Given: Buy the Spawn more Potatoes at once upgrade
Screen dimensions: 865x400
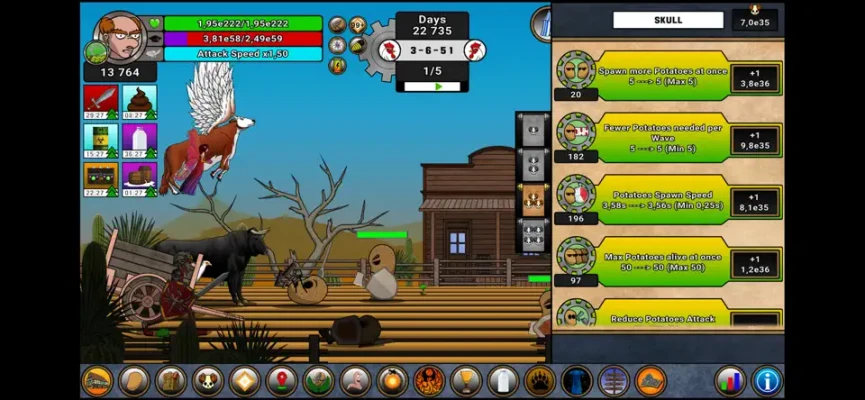Looking at the screenshot, I should click(755, 79).
